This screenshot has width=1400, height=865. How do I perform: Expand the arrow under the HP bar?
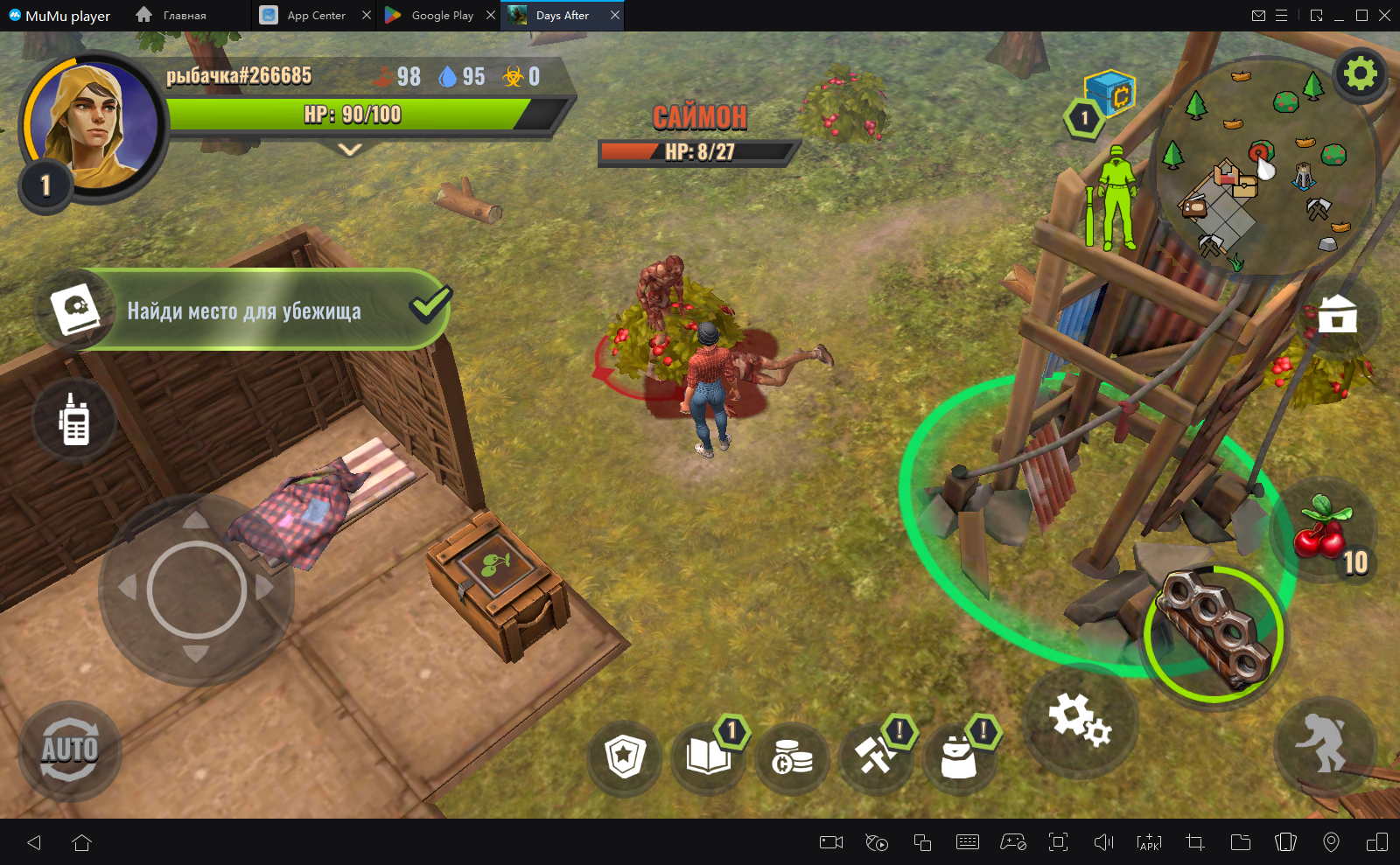[x=350, y=150]
